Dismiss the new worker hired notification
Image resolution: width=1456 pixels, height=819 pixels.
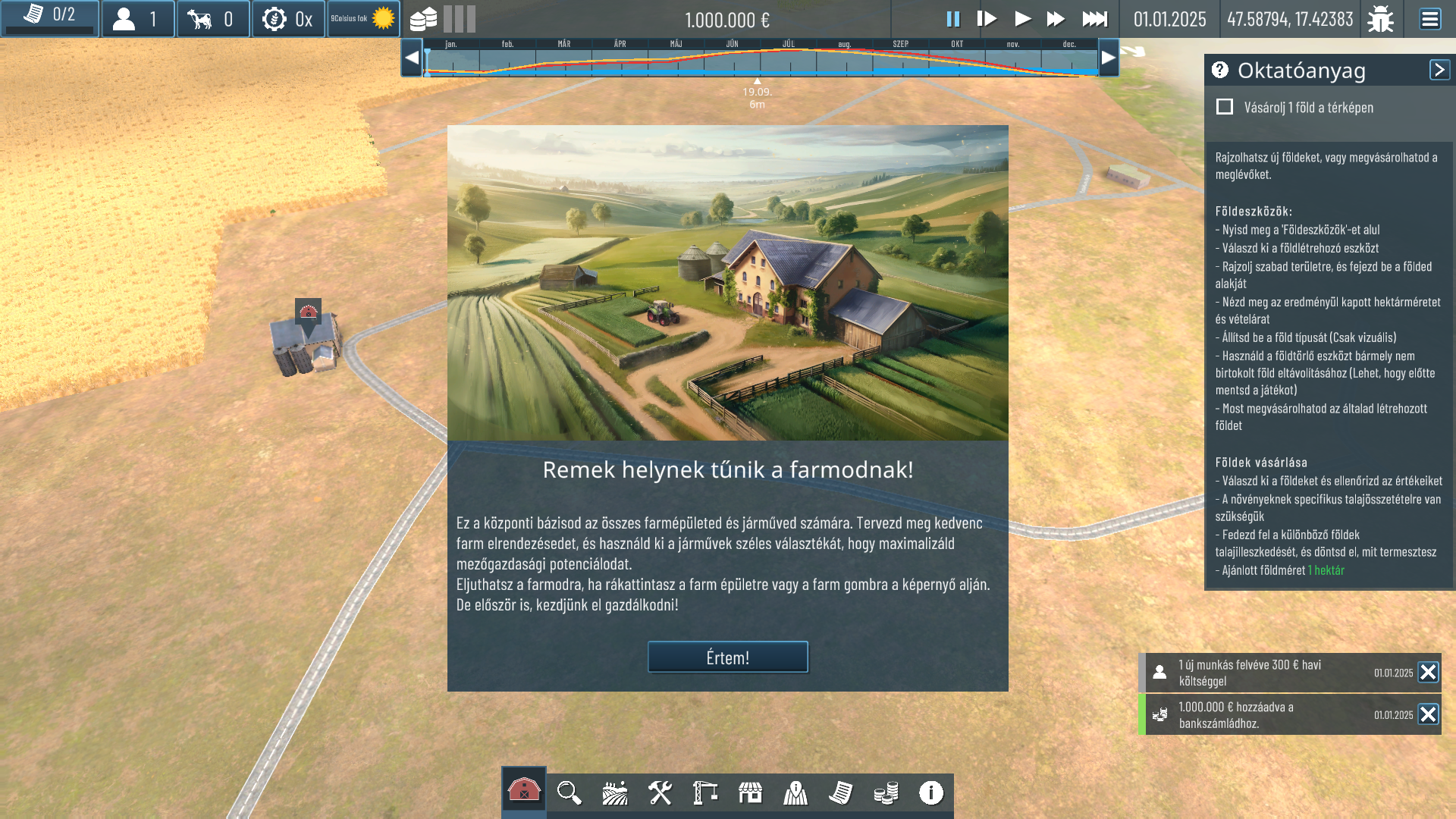click(x=1428, y=673)
